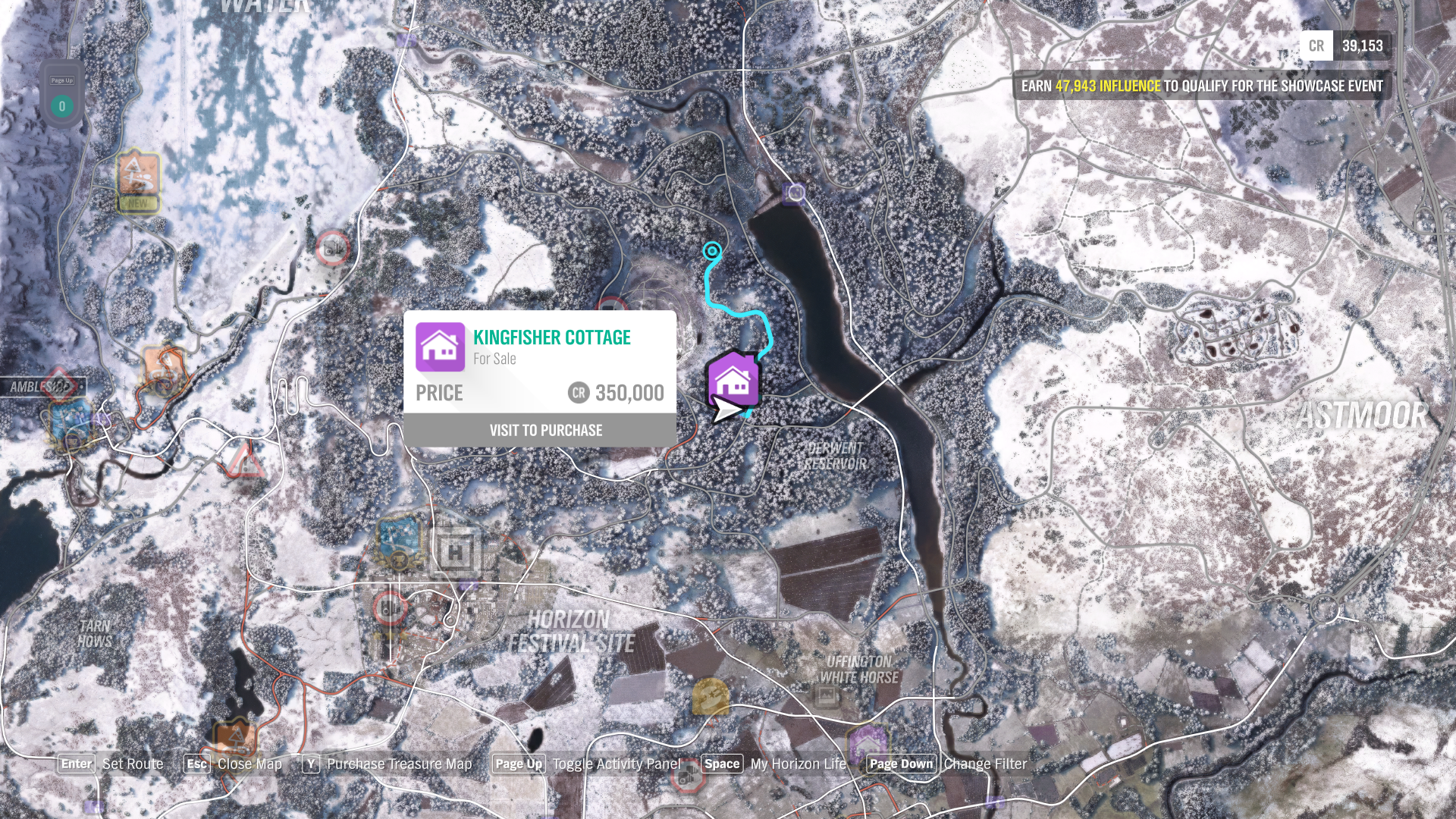This screenshot has height=819, width=1456.
Task: Select the helipad H marker at the festival
Action: point(455,552)
